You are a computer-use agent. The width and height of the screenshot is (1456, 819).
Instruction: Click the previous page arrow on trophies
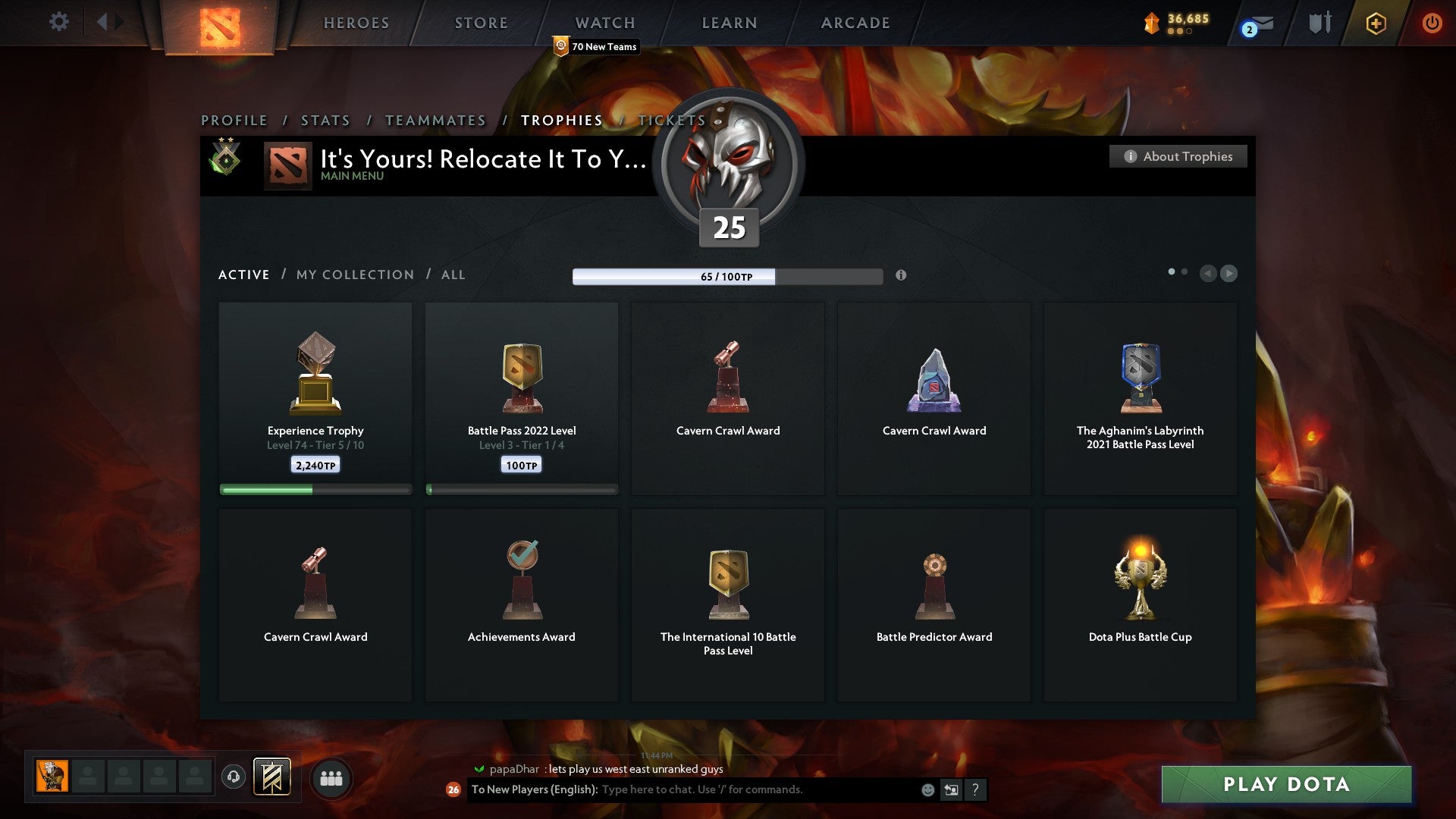click(x=1208, y=274)
